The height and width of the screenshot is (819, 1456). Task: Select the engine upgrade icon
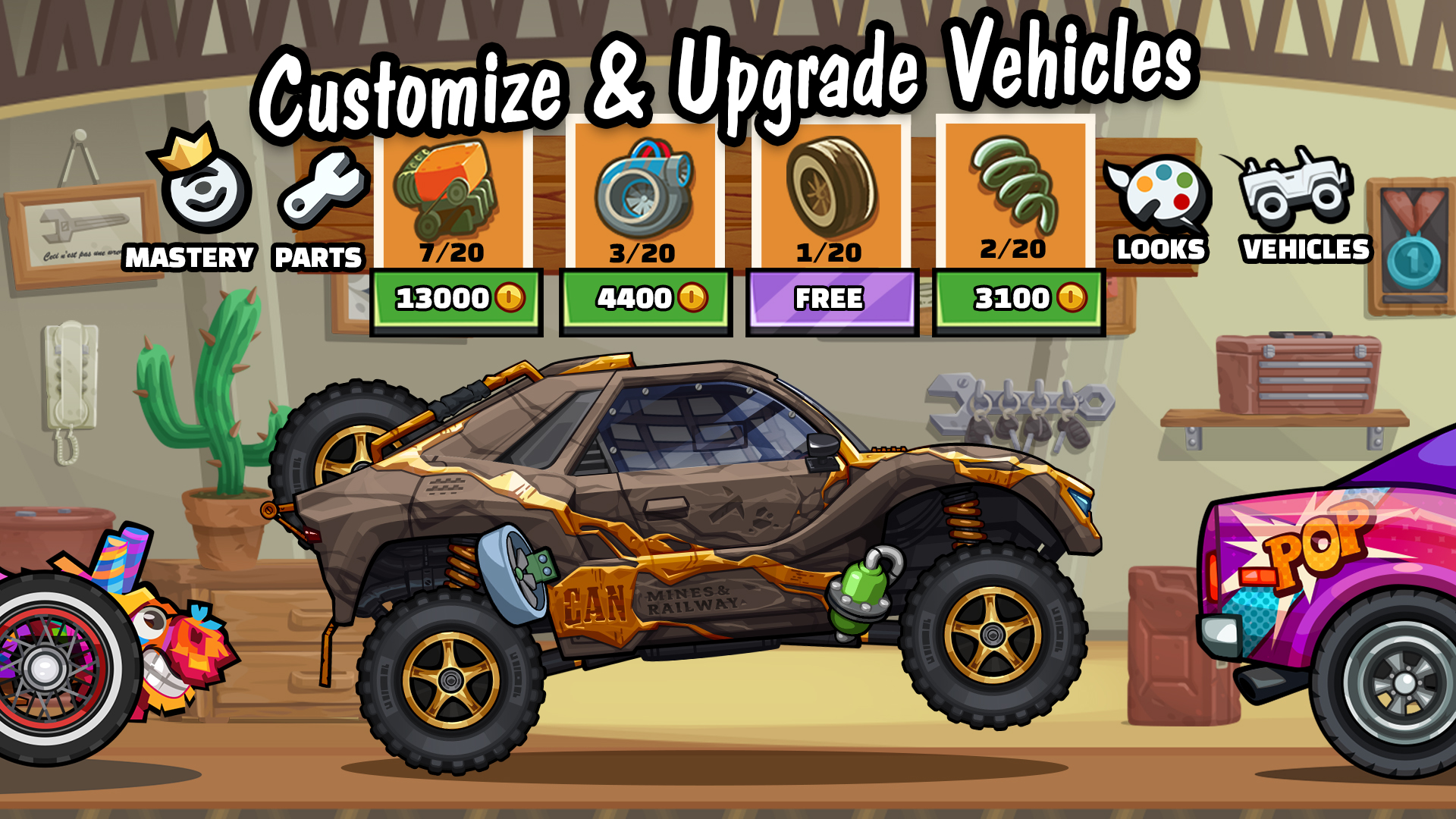449,190
